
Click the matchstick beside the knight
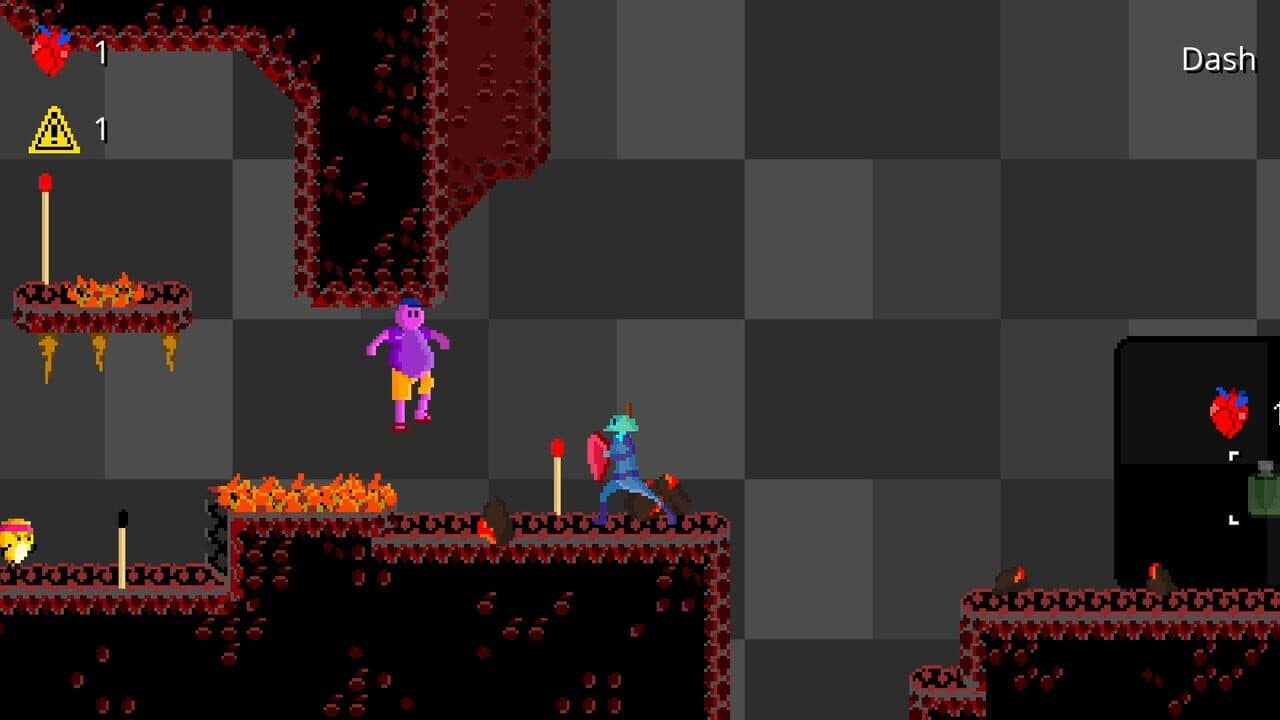(x=557, y=475)
